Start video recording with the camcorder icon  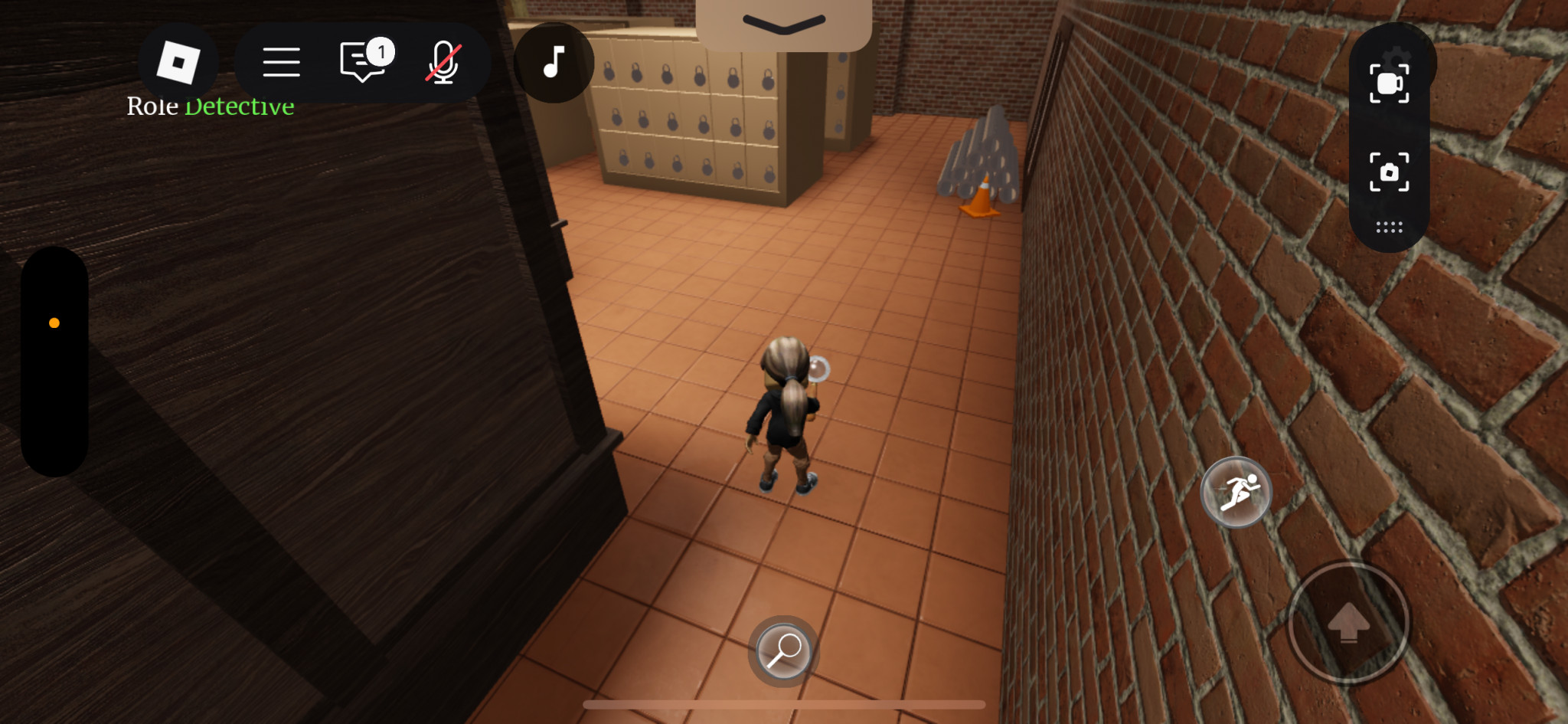click(1389, 84)
